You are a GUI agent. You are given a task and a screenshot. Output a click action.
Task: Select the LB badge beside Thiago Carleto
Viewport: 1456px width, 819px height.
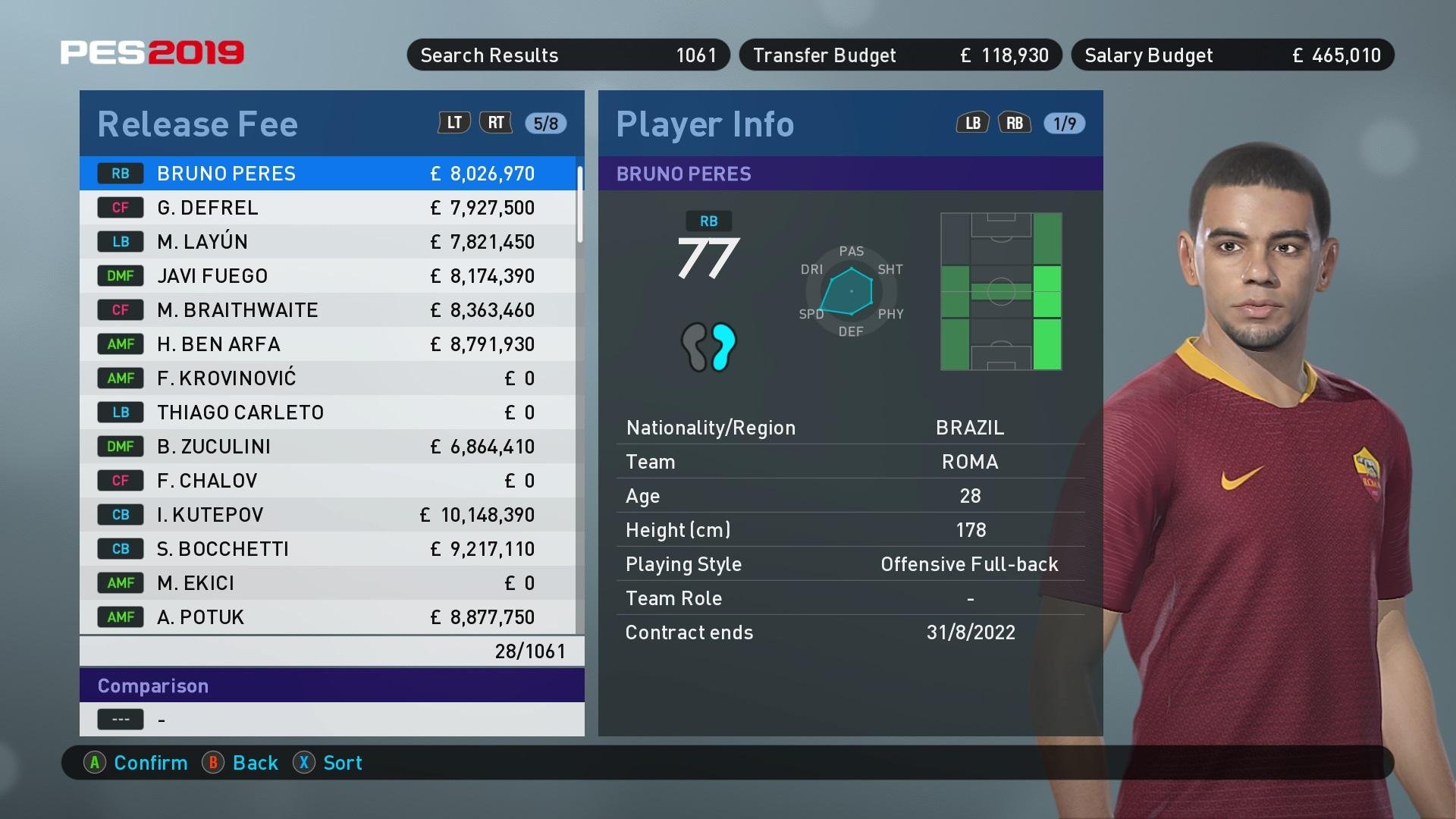(x=121, y=412)
